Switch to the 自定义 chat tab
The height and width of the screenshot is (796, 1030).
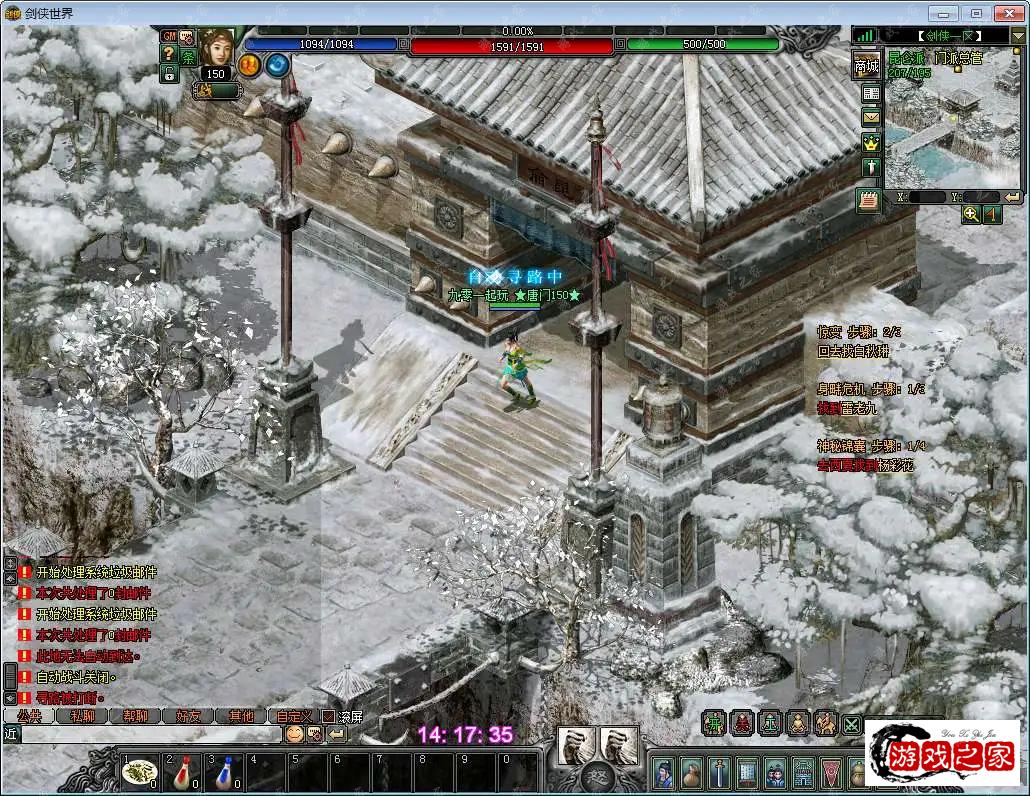294,716
